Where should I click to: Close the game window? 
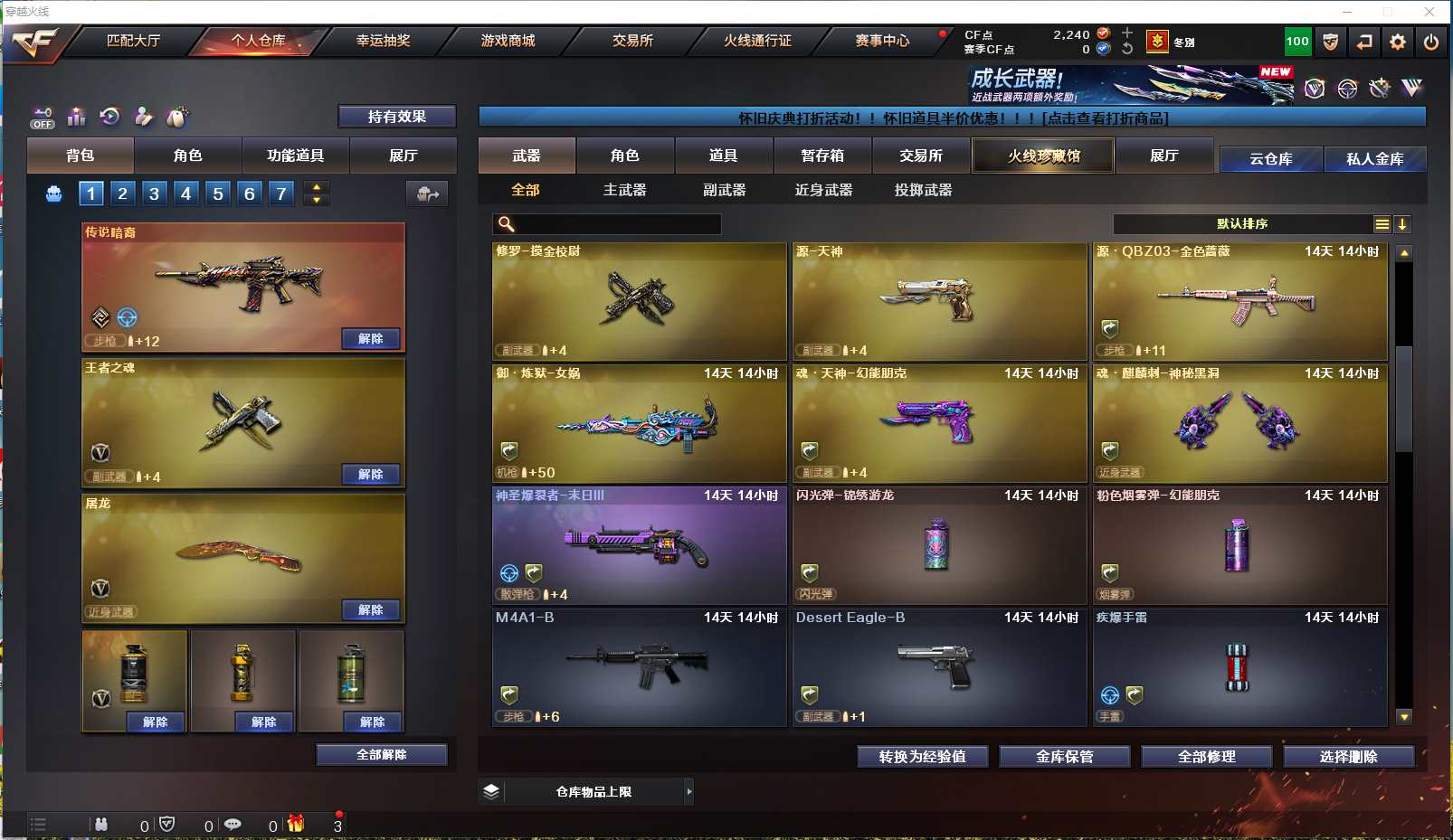coord(1429,12)
